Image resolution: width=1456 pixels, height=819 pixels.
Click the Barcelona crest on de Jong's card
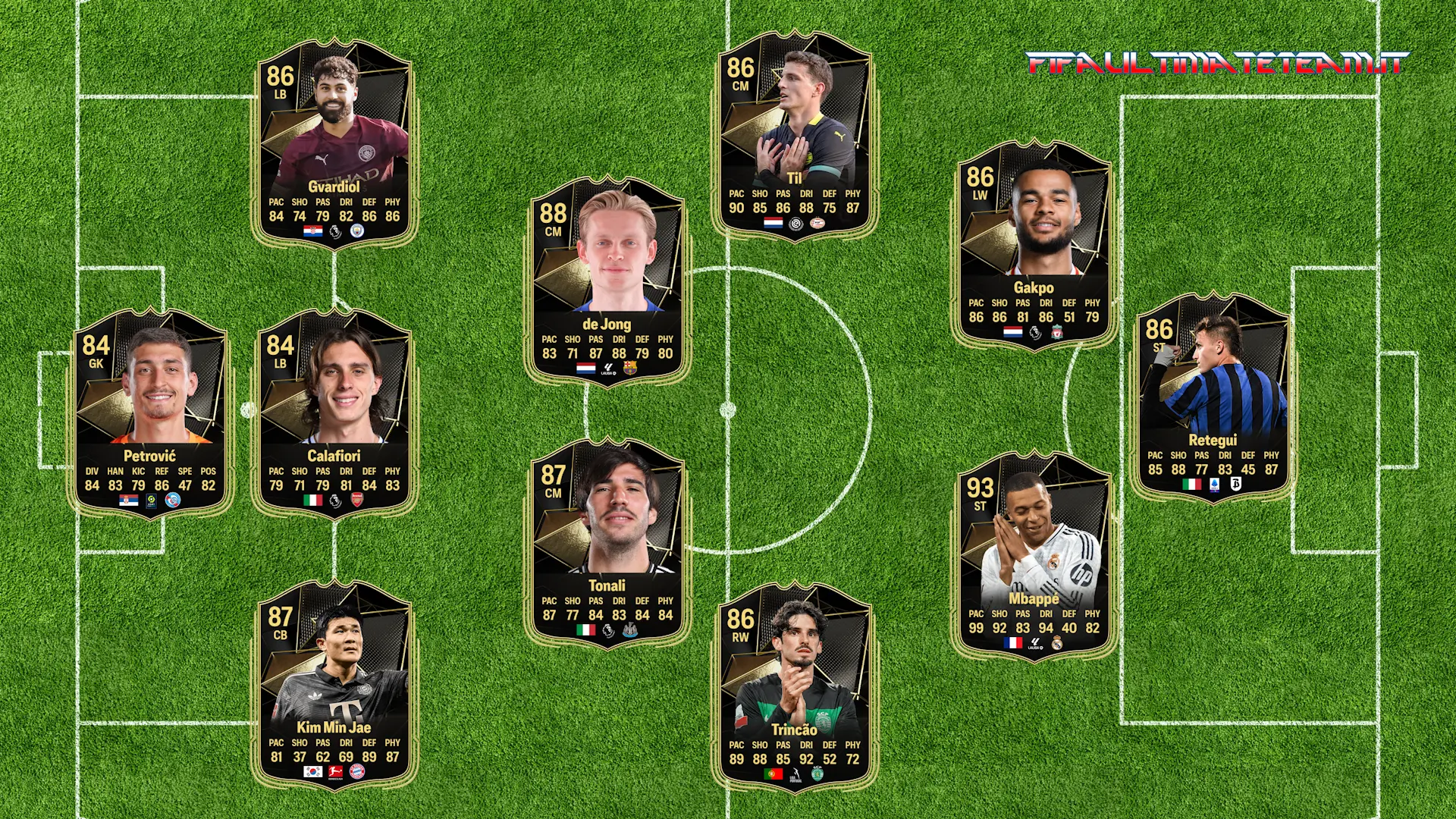[x=629, y=369]
